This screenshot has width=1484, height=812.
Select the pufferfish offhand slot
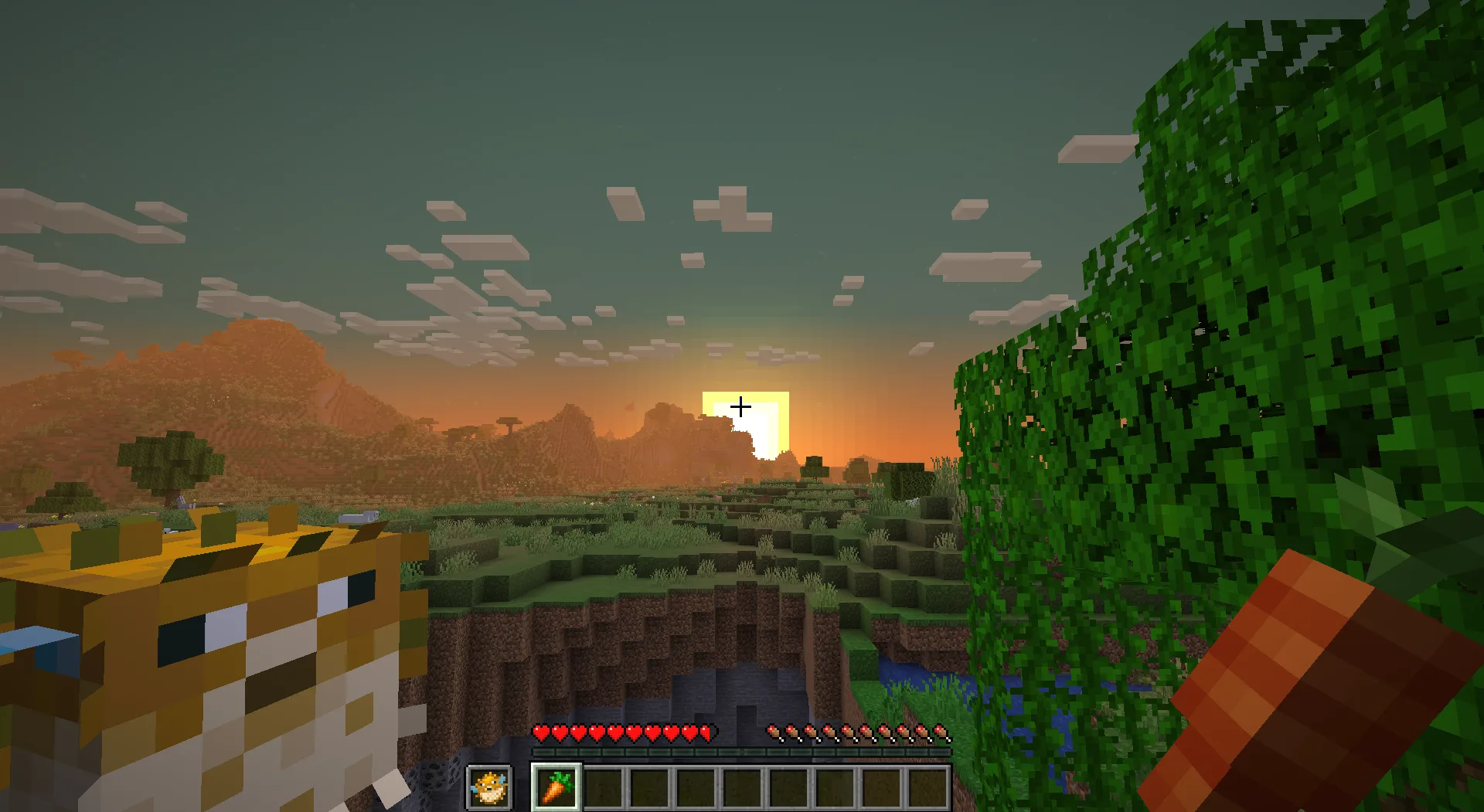click(489, 788)
